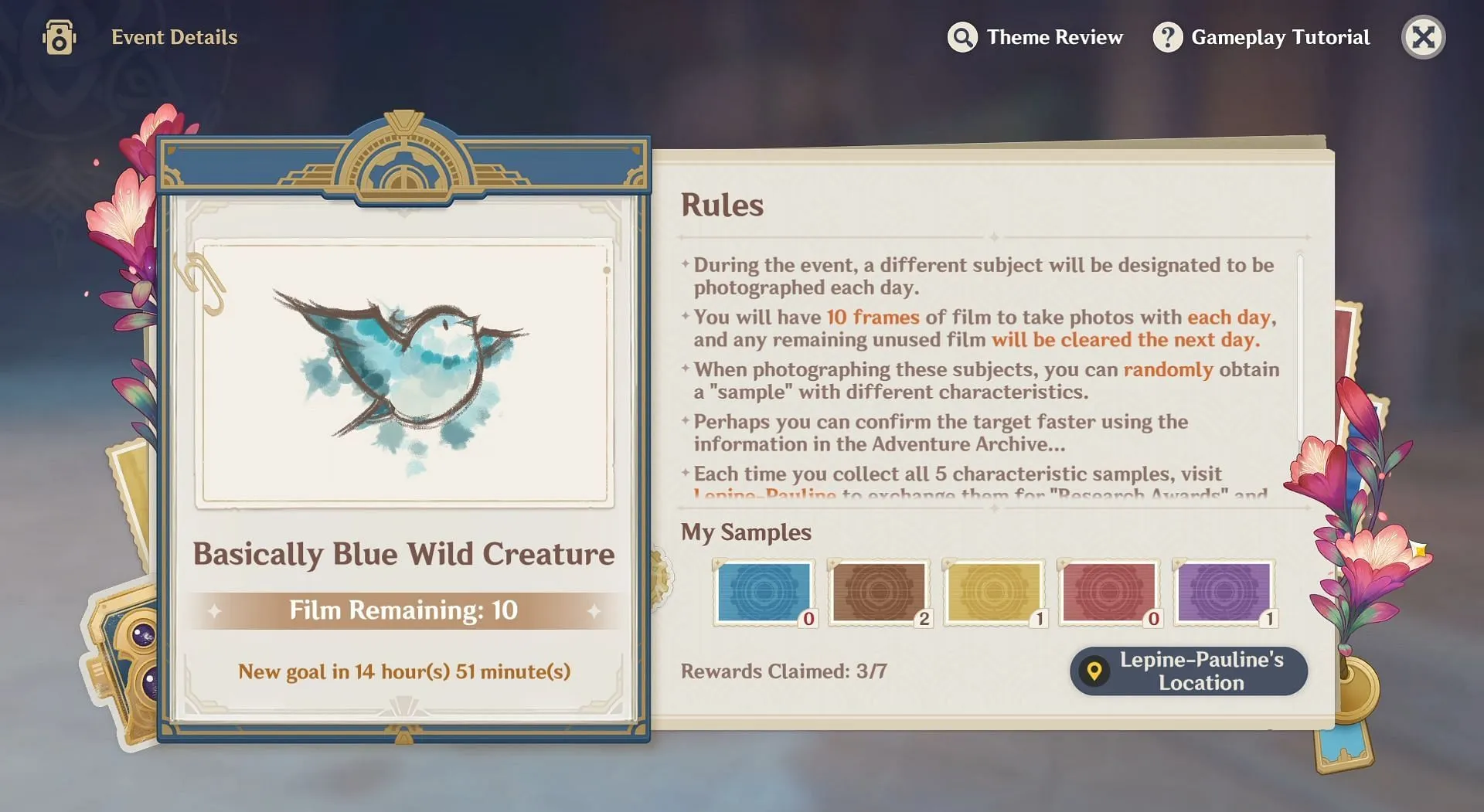Click the camera icon beside Event Details

click(x=59, y=36)
